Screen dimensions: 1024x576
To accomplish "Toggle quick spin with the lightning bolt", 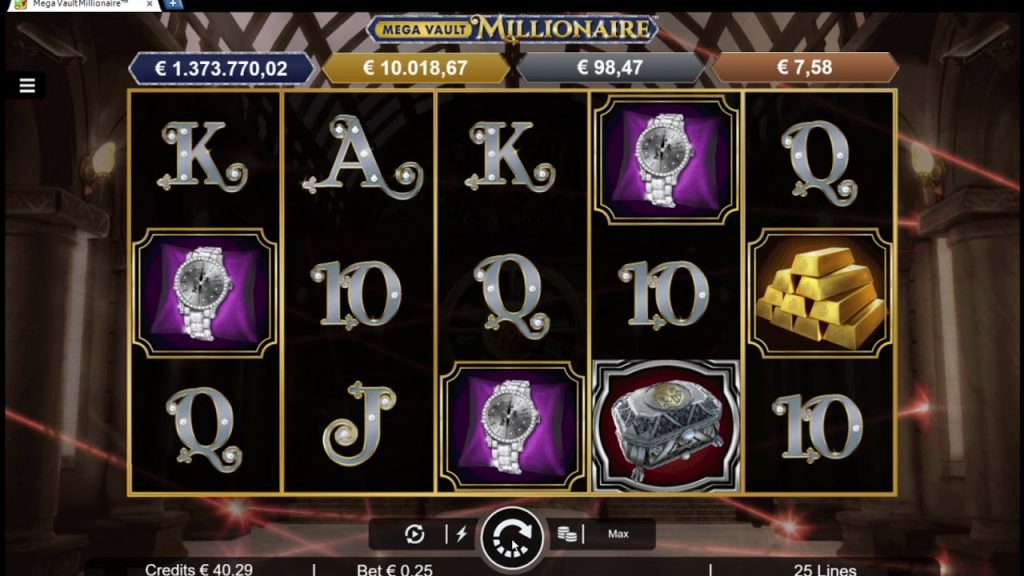I will pos(462,534).
